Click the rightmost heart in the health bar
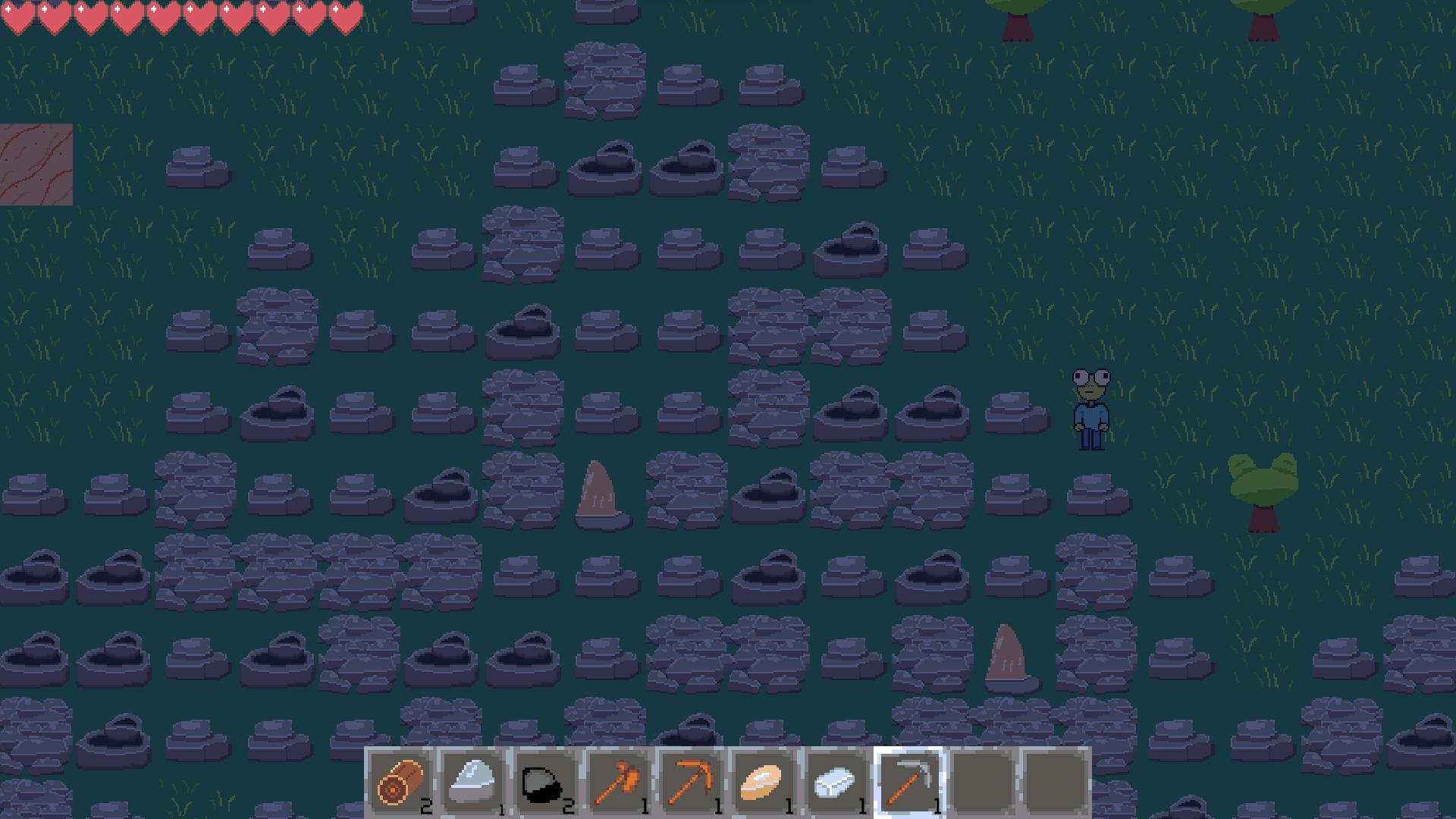 pyautogui.click(x=345, y=15)
